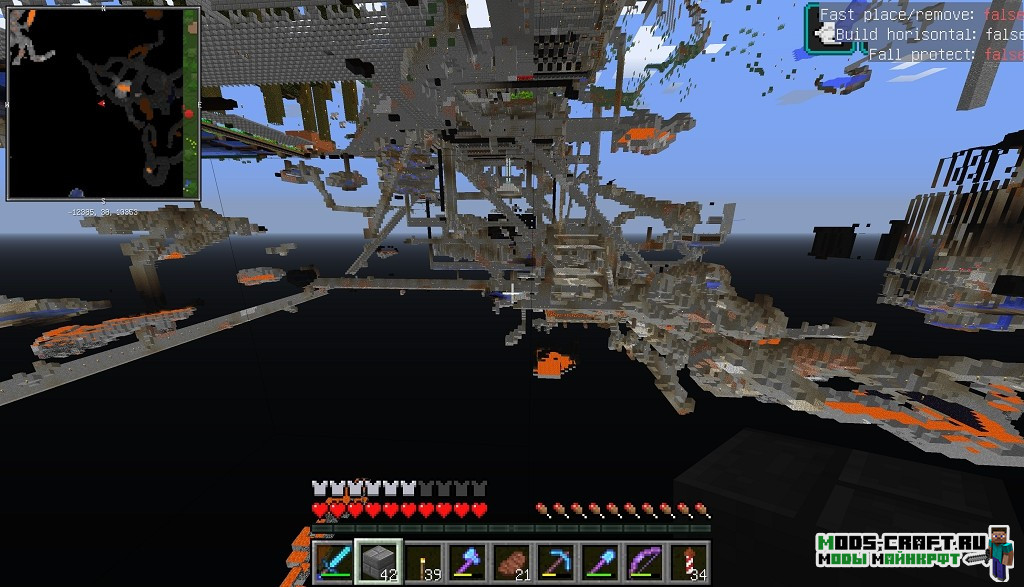The image size is (1024, 587).
Task: Click the white arrow keybind icon
Action: [826, 36]
